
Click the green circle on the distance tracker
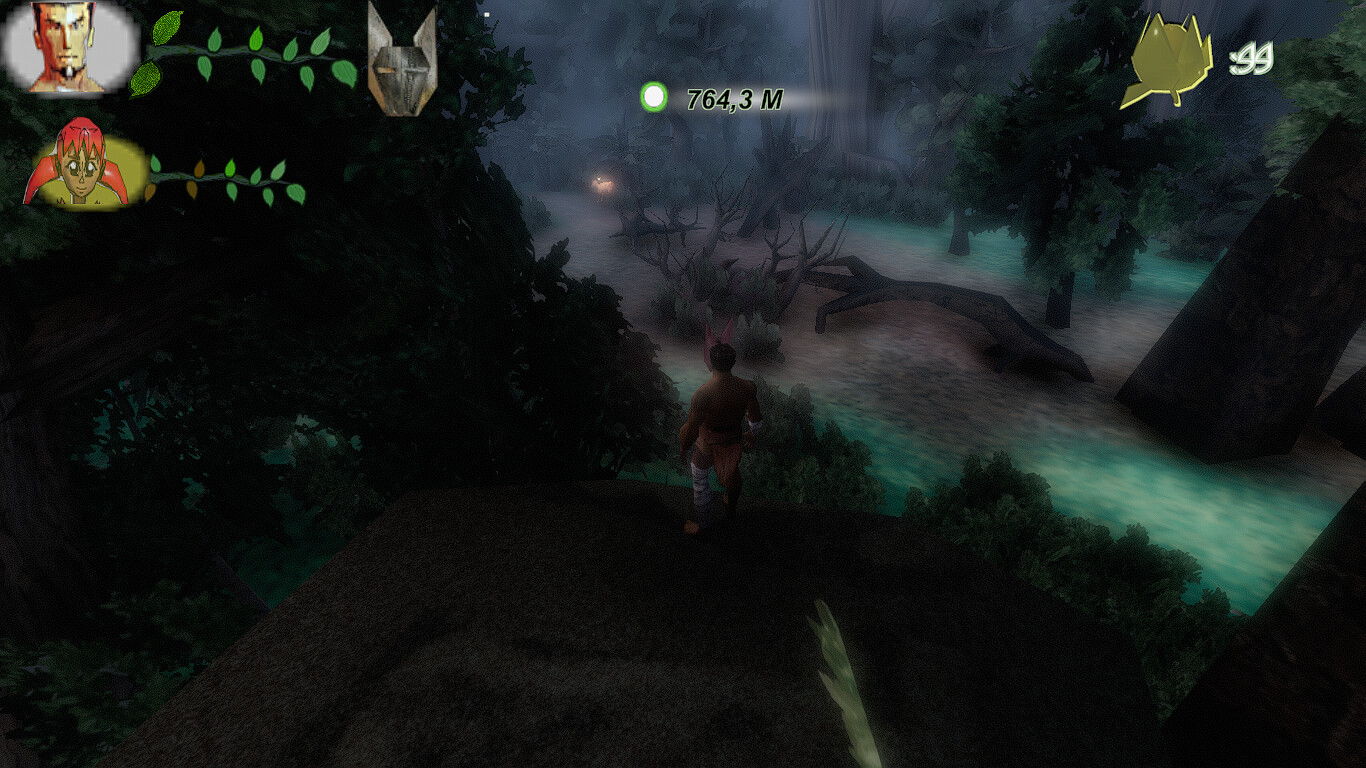point(655,96)
